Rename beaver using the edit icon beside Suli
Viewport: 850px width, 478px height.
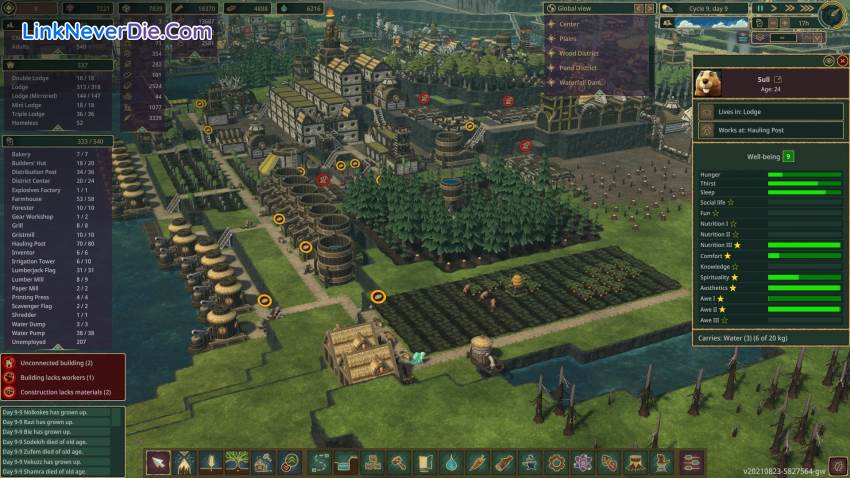[x=779, y=79]
